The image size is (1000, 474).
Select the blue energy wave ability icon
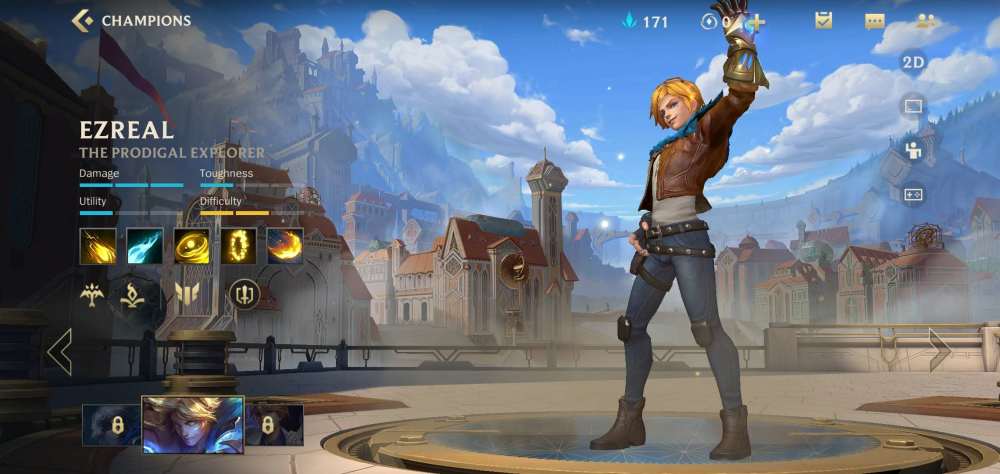point(145,246)
